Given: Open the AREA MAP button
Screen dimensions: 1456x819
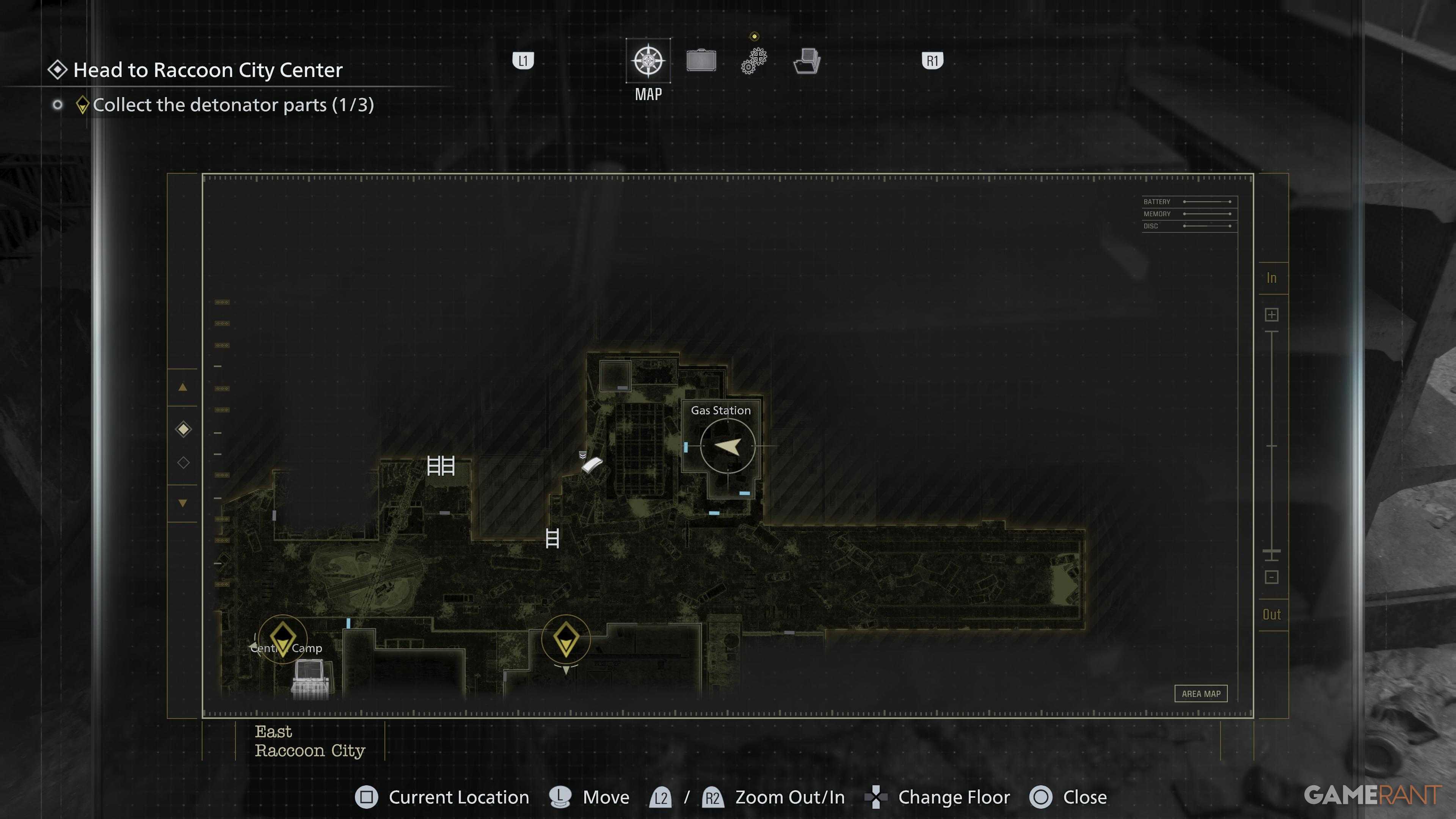Looking at the screenshot, I should [x=1201, y=693].
